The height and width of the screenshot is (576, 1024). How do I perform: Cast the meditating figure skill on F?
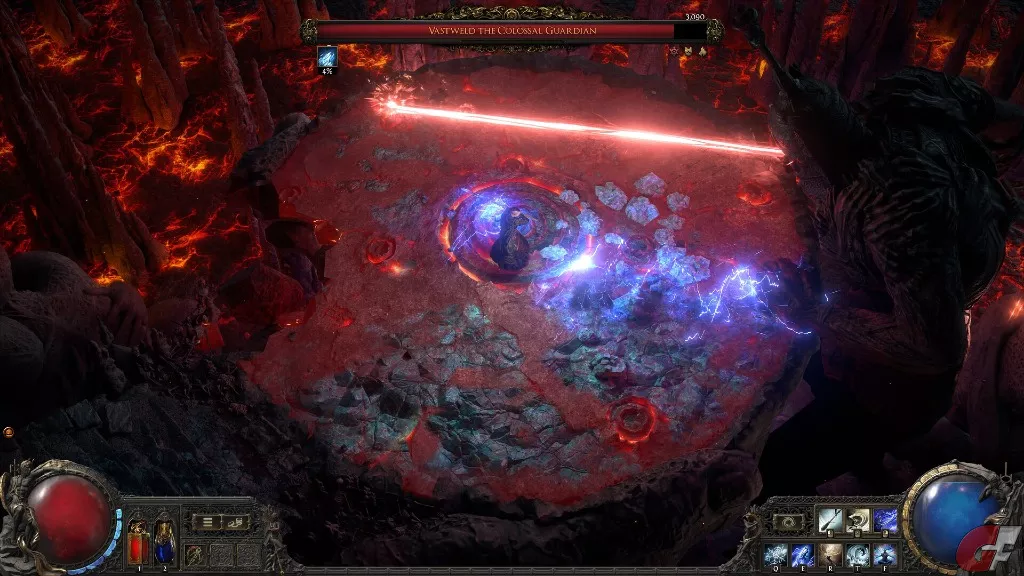(x=885, y=554)
